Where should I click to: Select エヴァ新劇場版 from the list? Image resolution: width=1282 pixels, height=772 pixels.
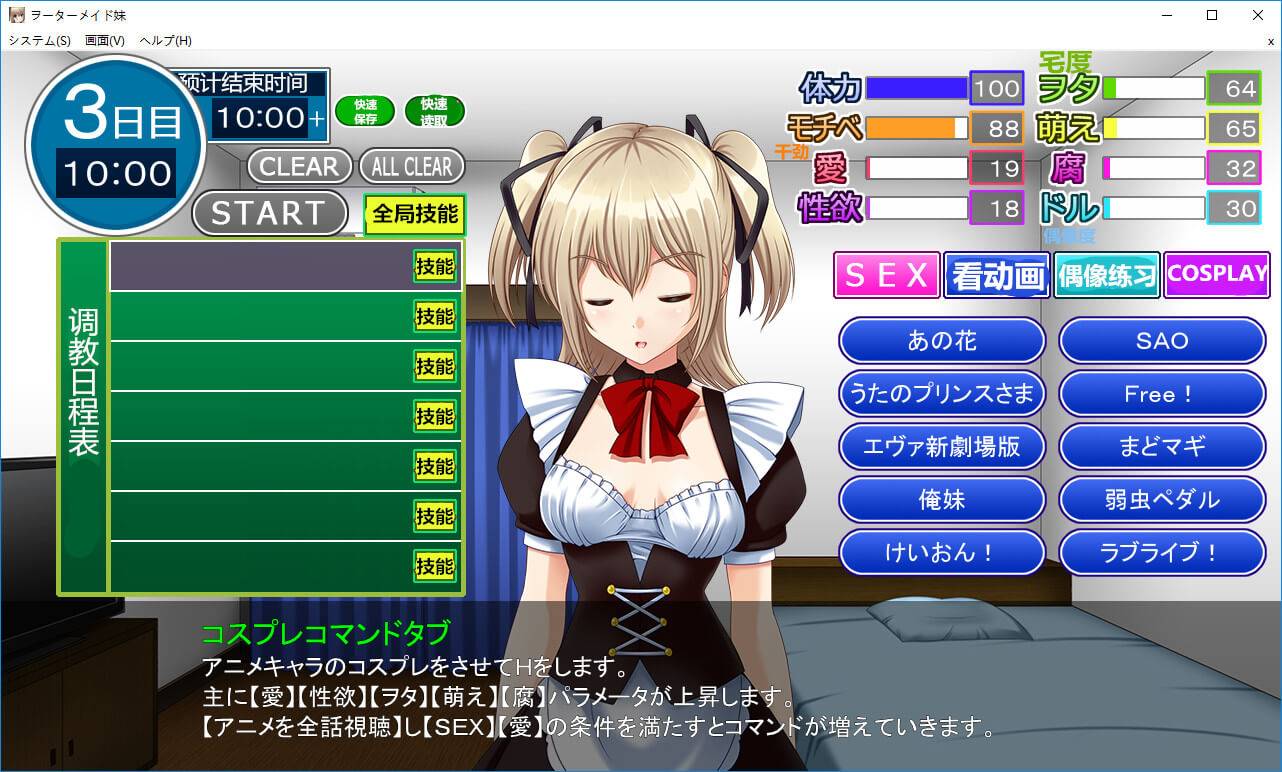[942, 446]
